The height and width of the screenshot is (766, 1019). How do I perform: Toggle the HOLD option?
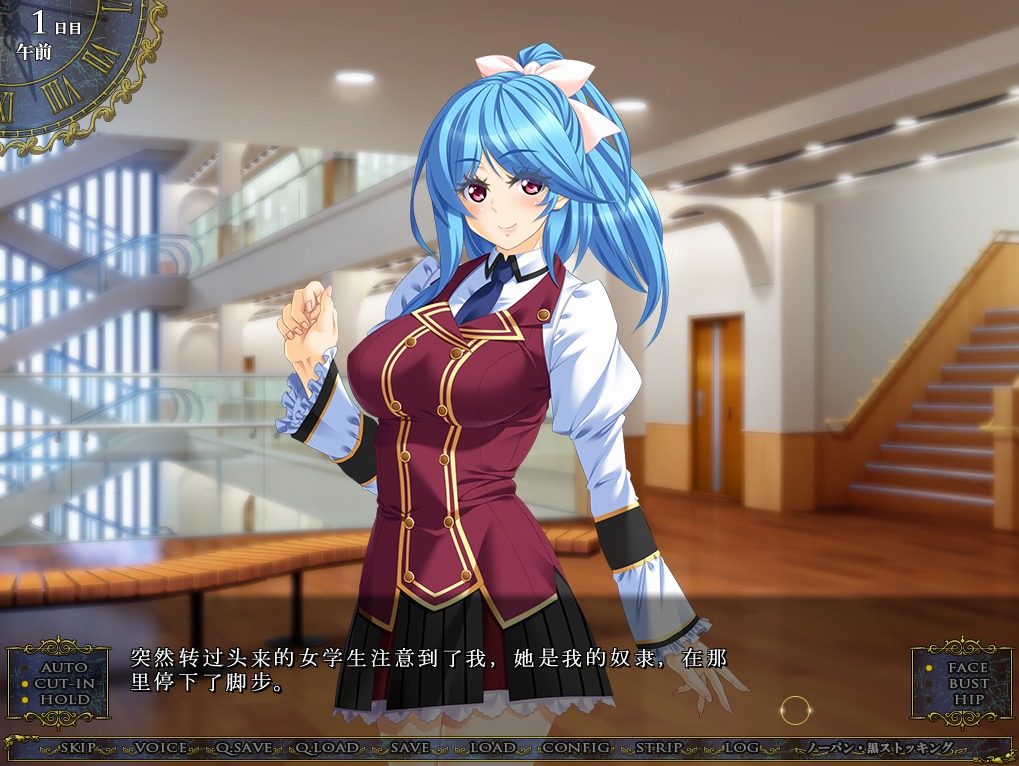(64, 699)
